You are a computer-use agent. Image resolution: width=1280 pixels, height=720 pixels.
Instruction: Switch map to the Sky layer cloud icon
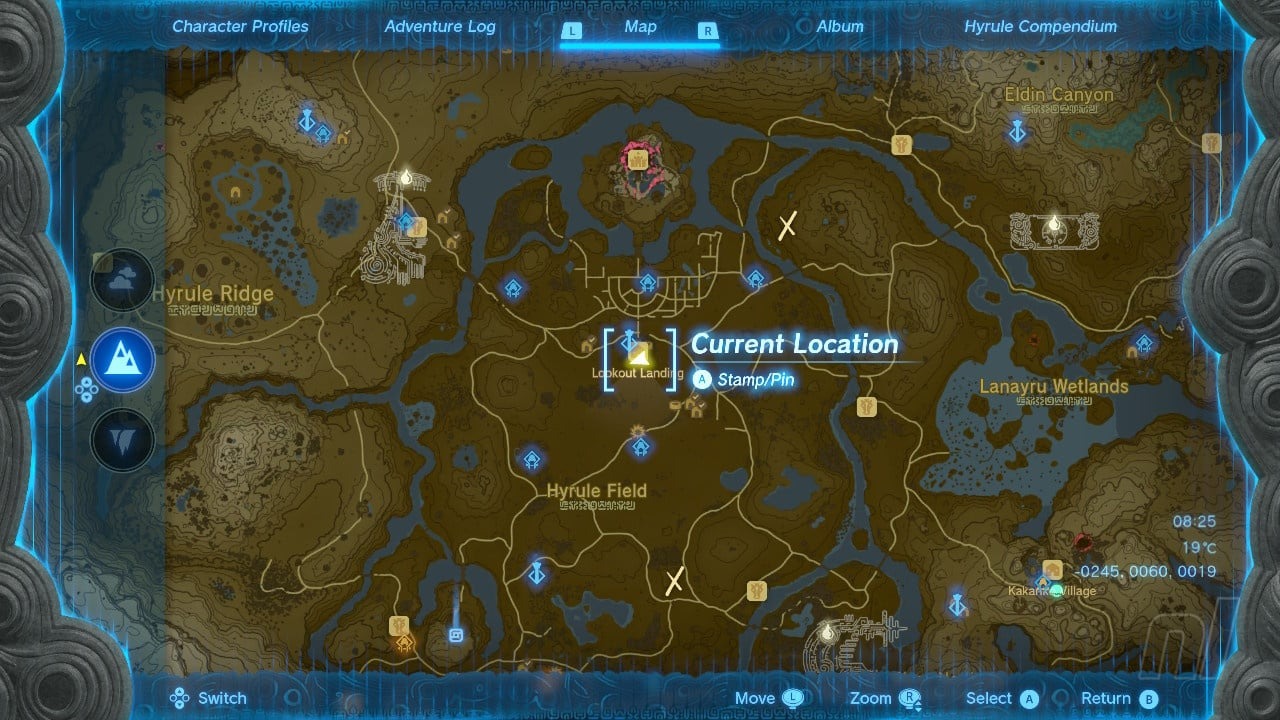[123, 280]
